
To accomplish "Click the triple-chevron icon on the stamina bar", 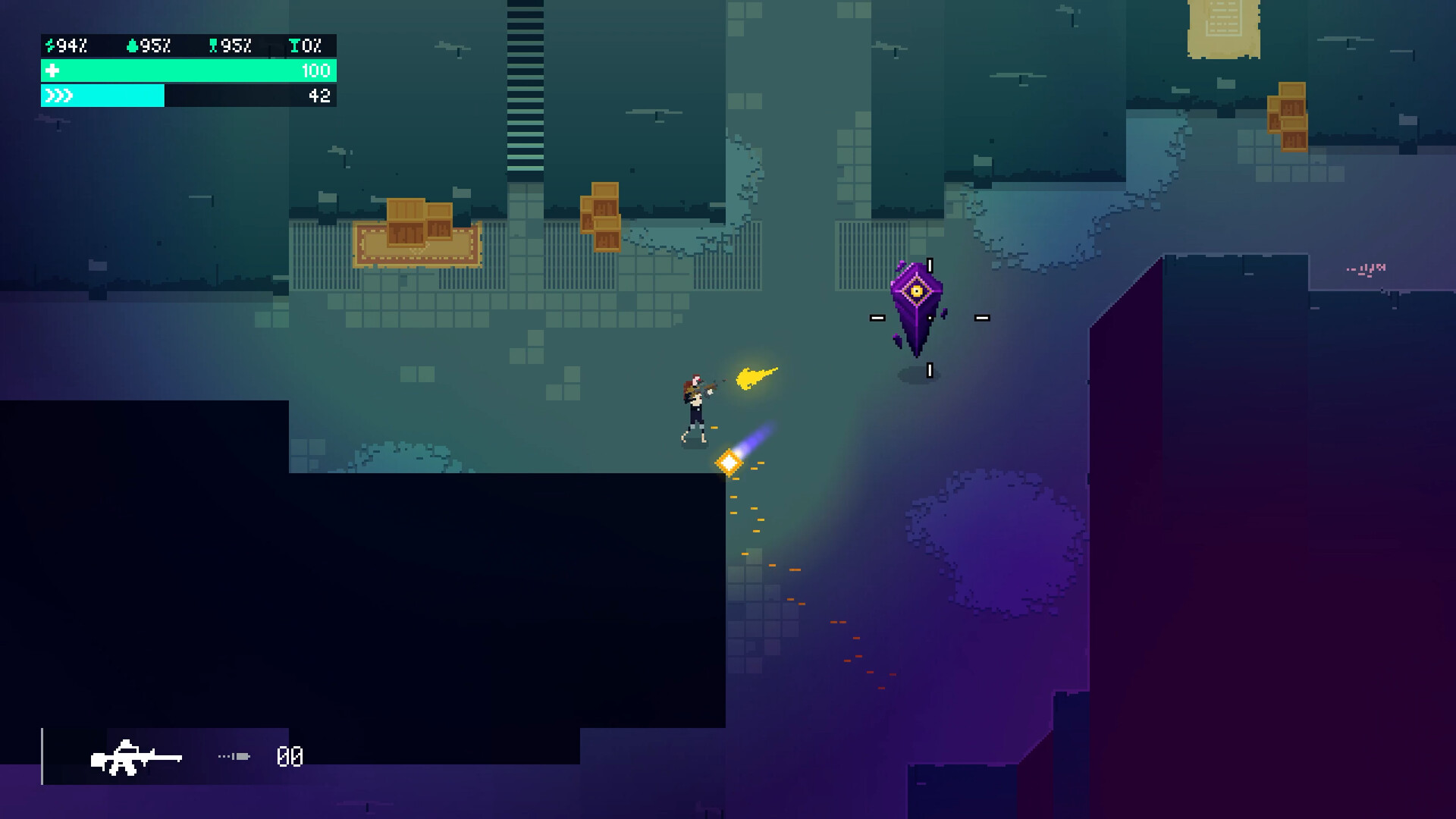I will pos(59,96).
